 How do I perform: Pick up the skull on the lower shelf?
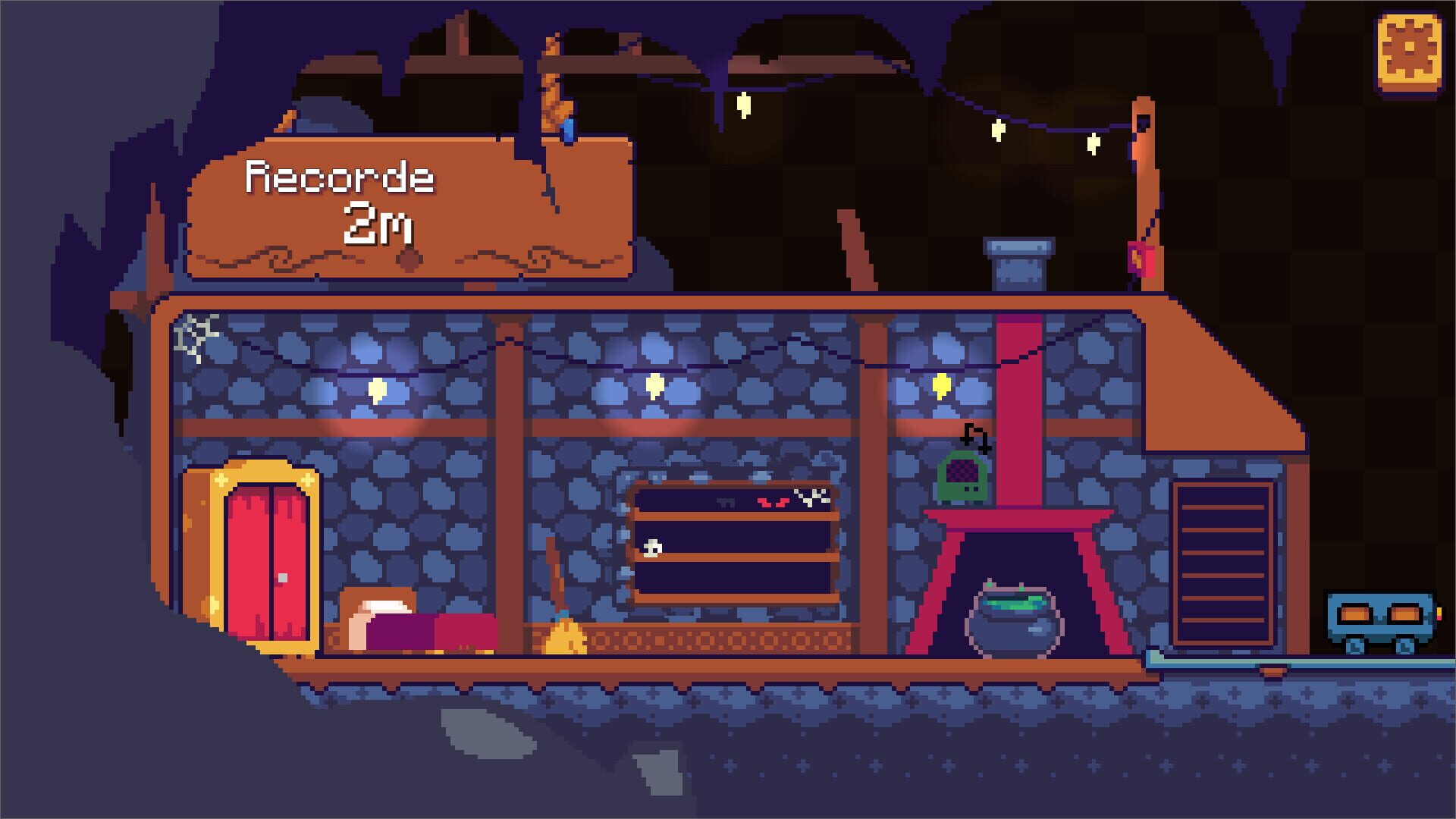(652, 548)
